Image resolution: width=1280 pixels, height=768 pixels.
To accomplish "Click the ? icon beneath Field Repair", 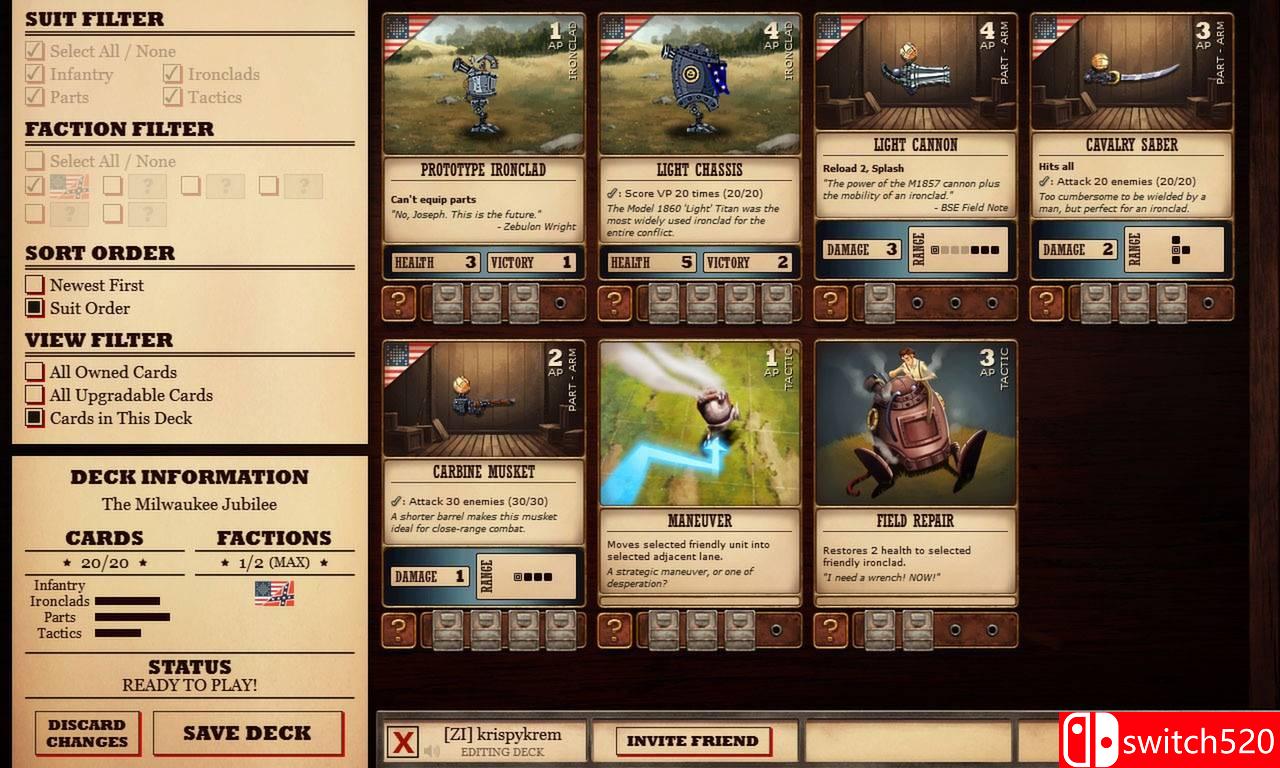I will coord(829,630).
